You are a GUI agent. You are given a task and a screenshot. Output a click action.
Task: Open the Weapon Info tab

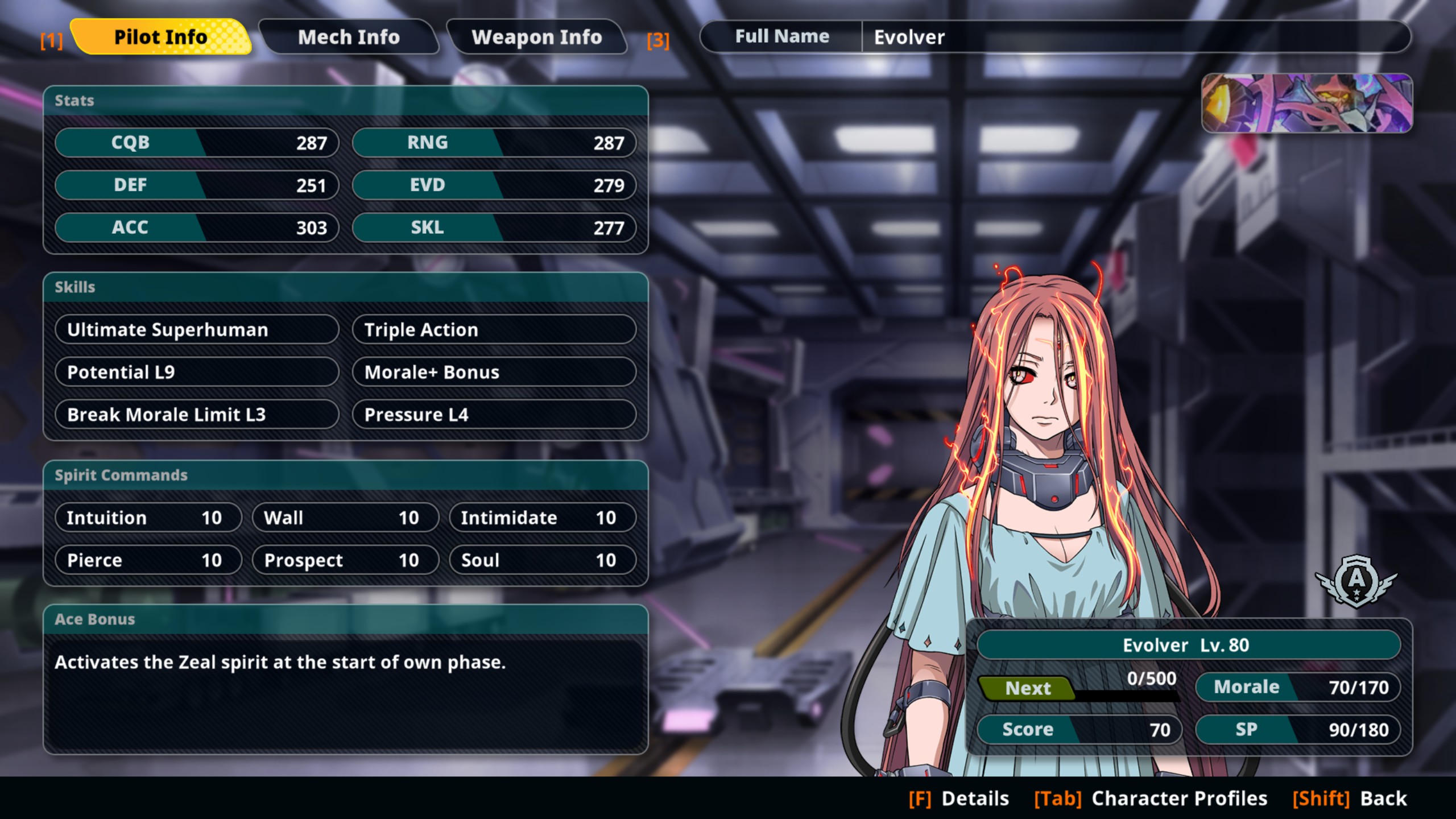coord(536,38)
